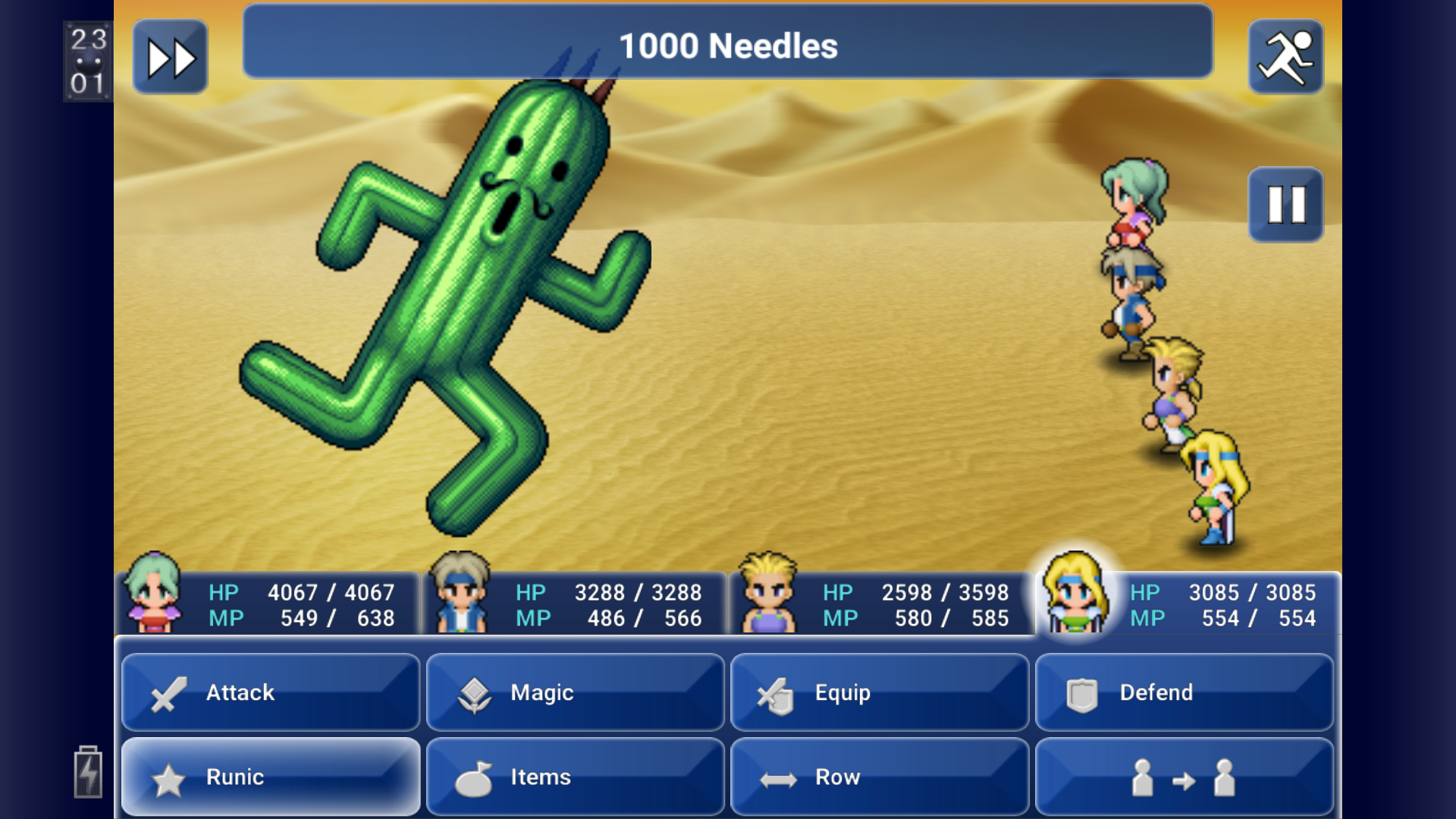This screenshot has height=819, width=1456.
Task: Select the Equip command
Action: tap(880, 692)
